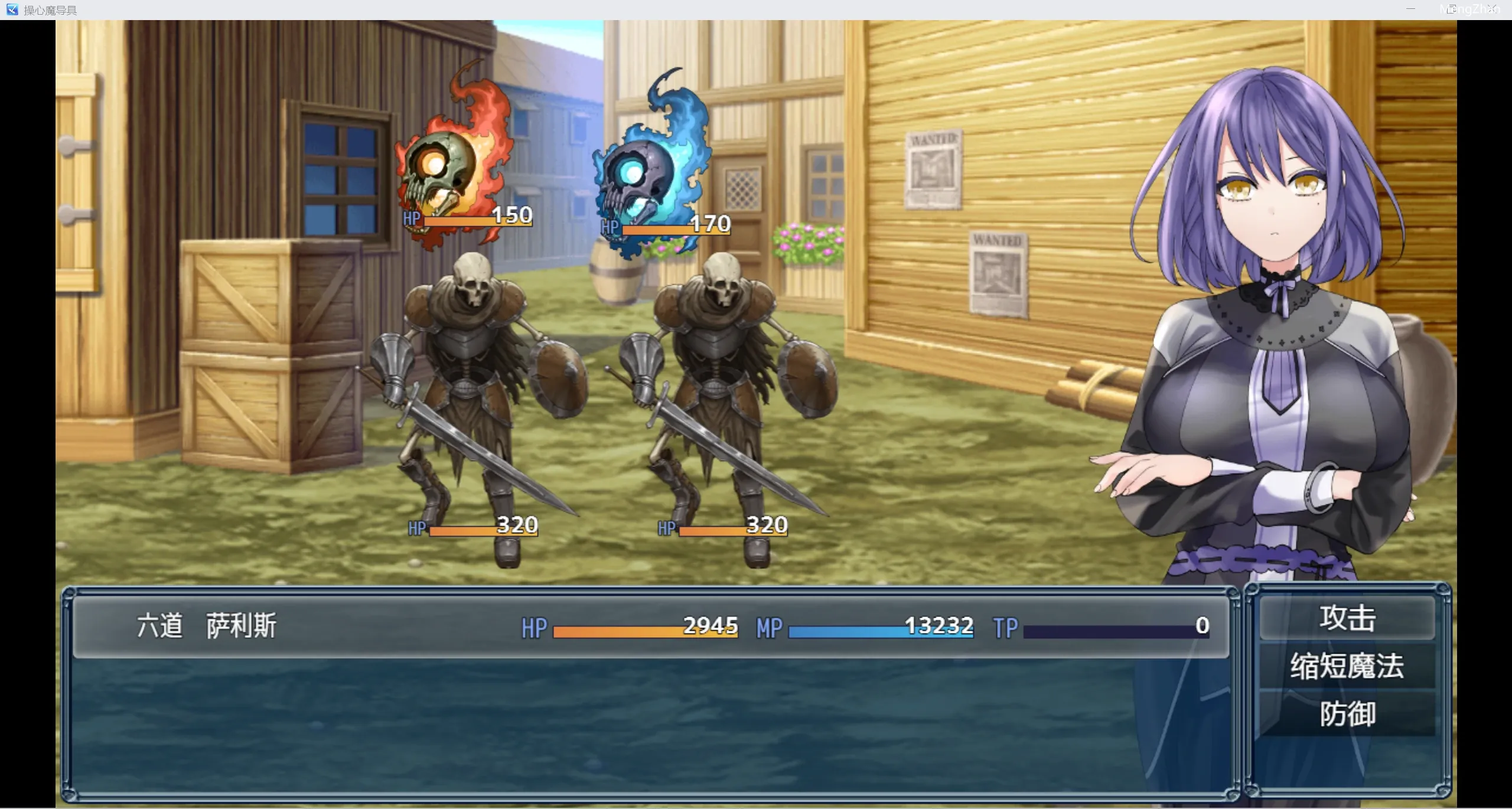Select the 六道 萨利斯 party status row
The width and height of the screenshot is (1512, 809).
click(x=650, y=627)
